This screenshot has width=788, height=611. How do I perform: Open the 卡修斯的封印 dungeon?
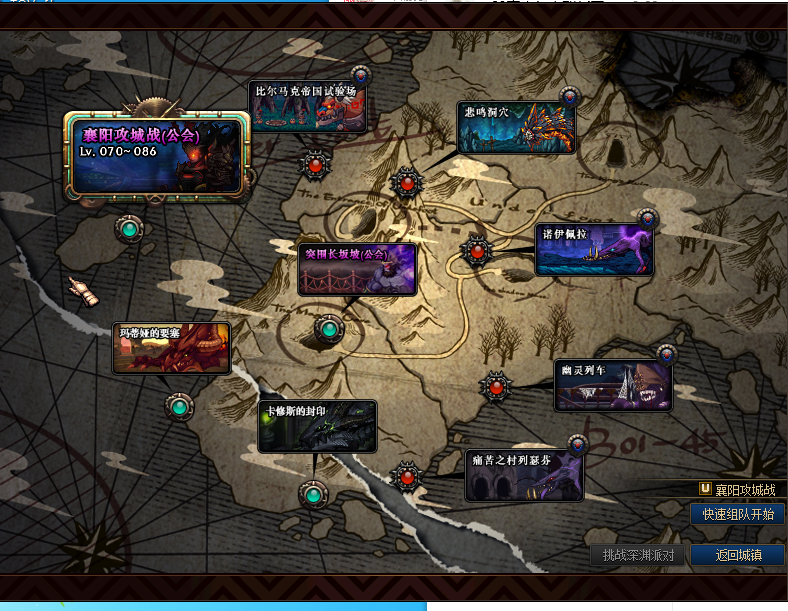[317, 427]
